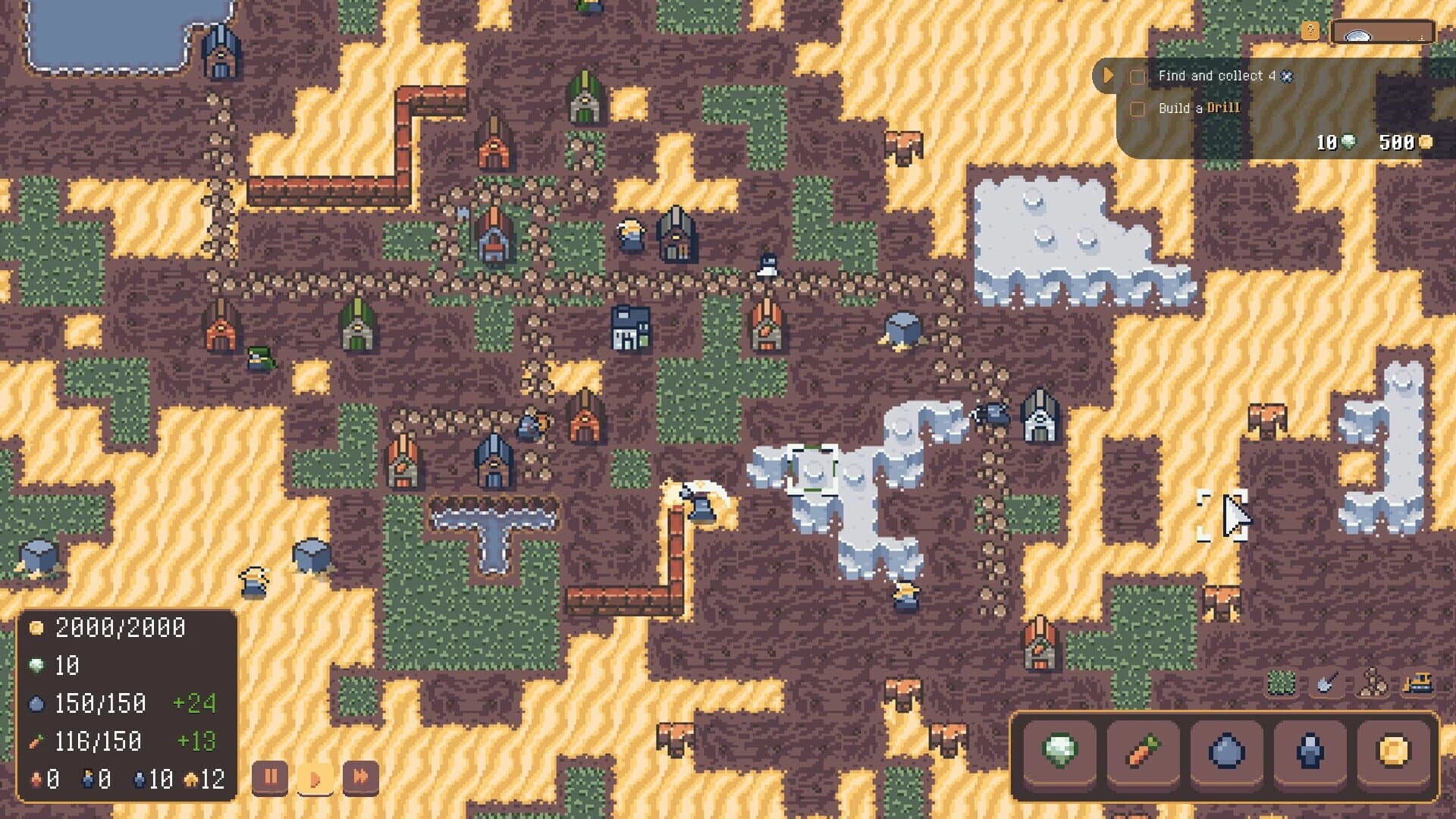Open the help panel via the question mark button
This screenshot has width=1456, height=819.
[x=1310, y=31]
